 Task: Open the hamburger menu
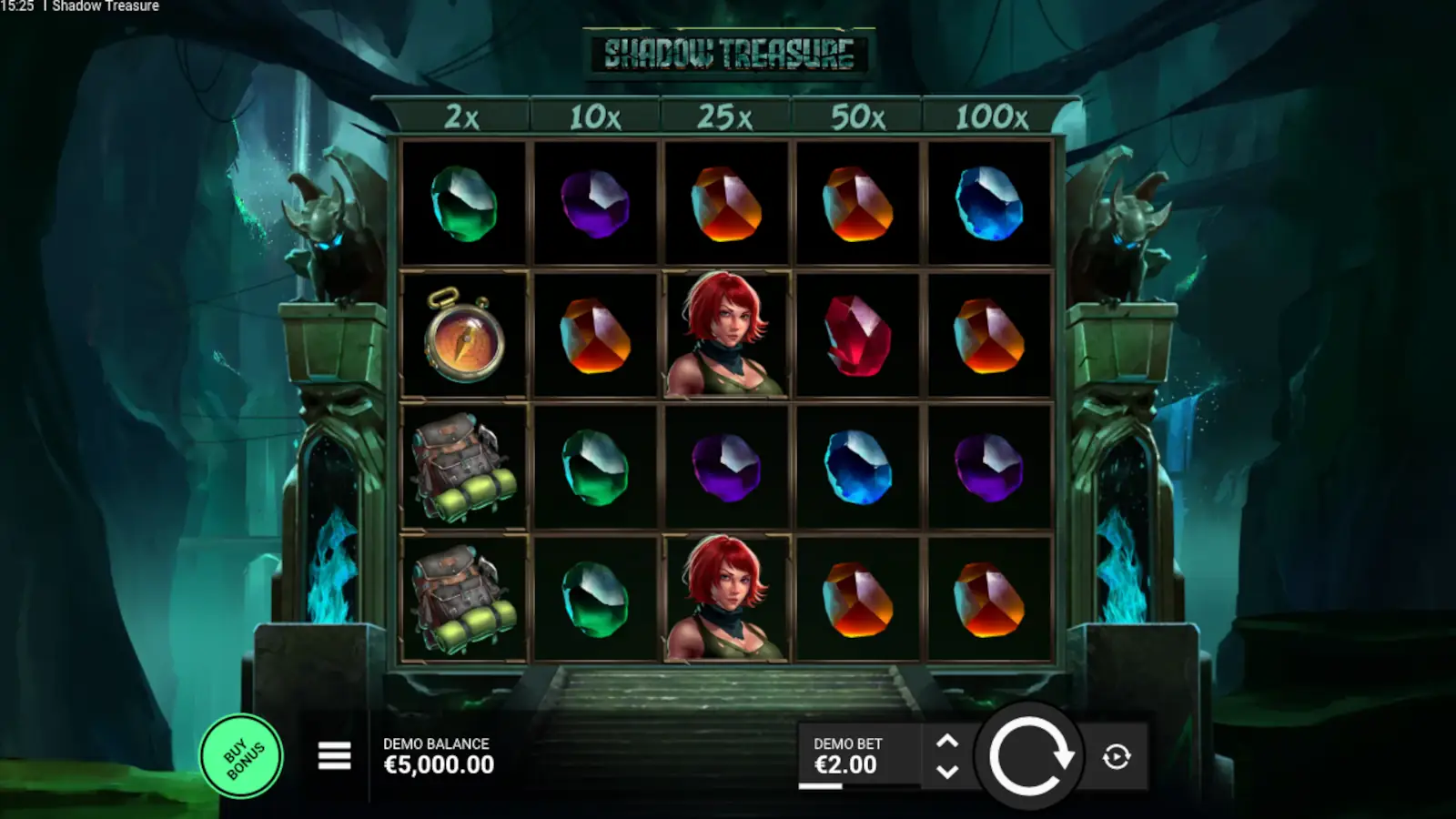tap(333, 756)
